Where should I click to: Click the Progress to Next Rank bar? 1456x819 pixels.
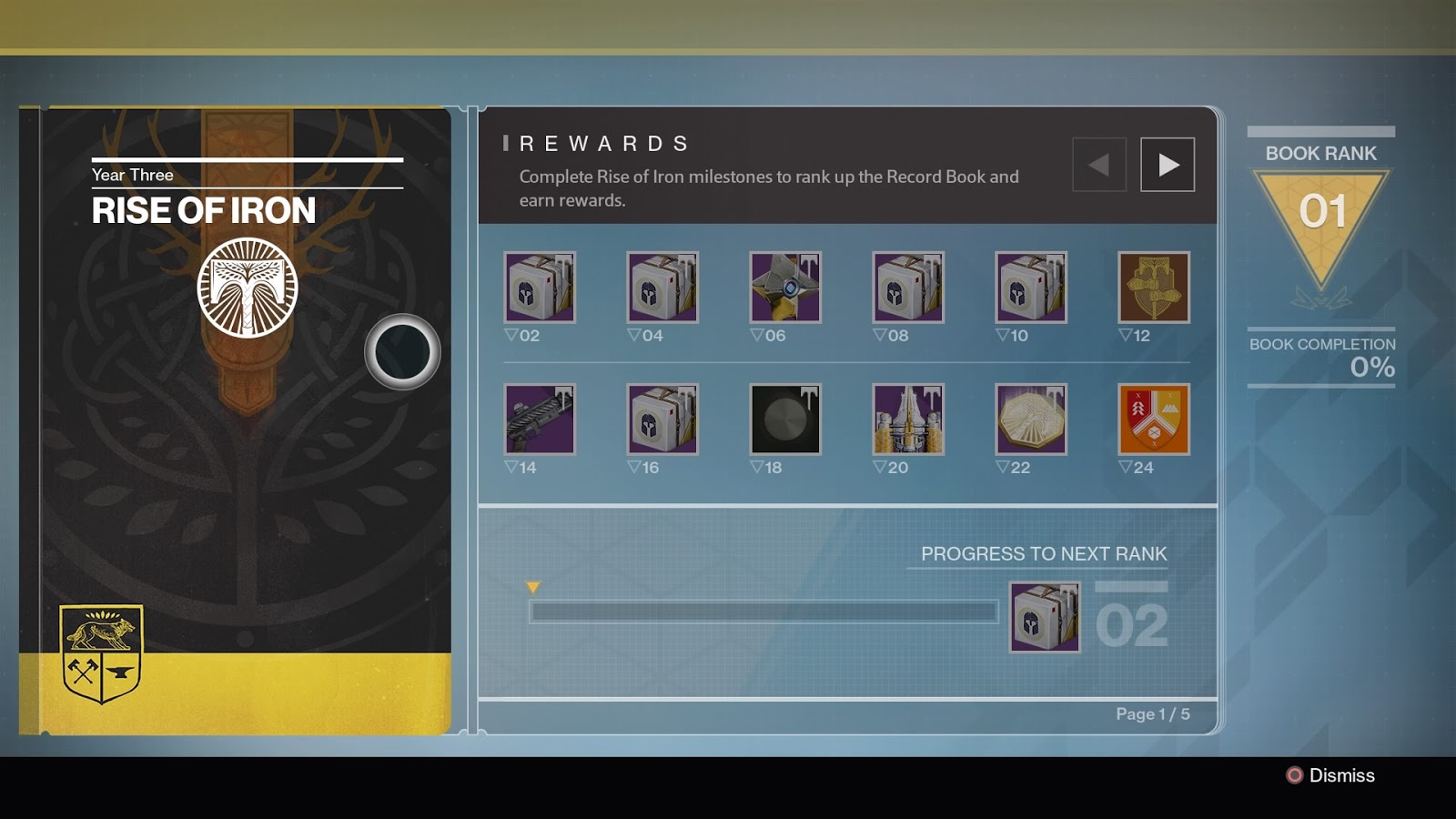click(x=764, y=612)
